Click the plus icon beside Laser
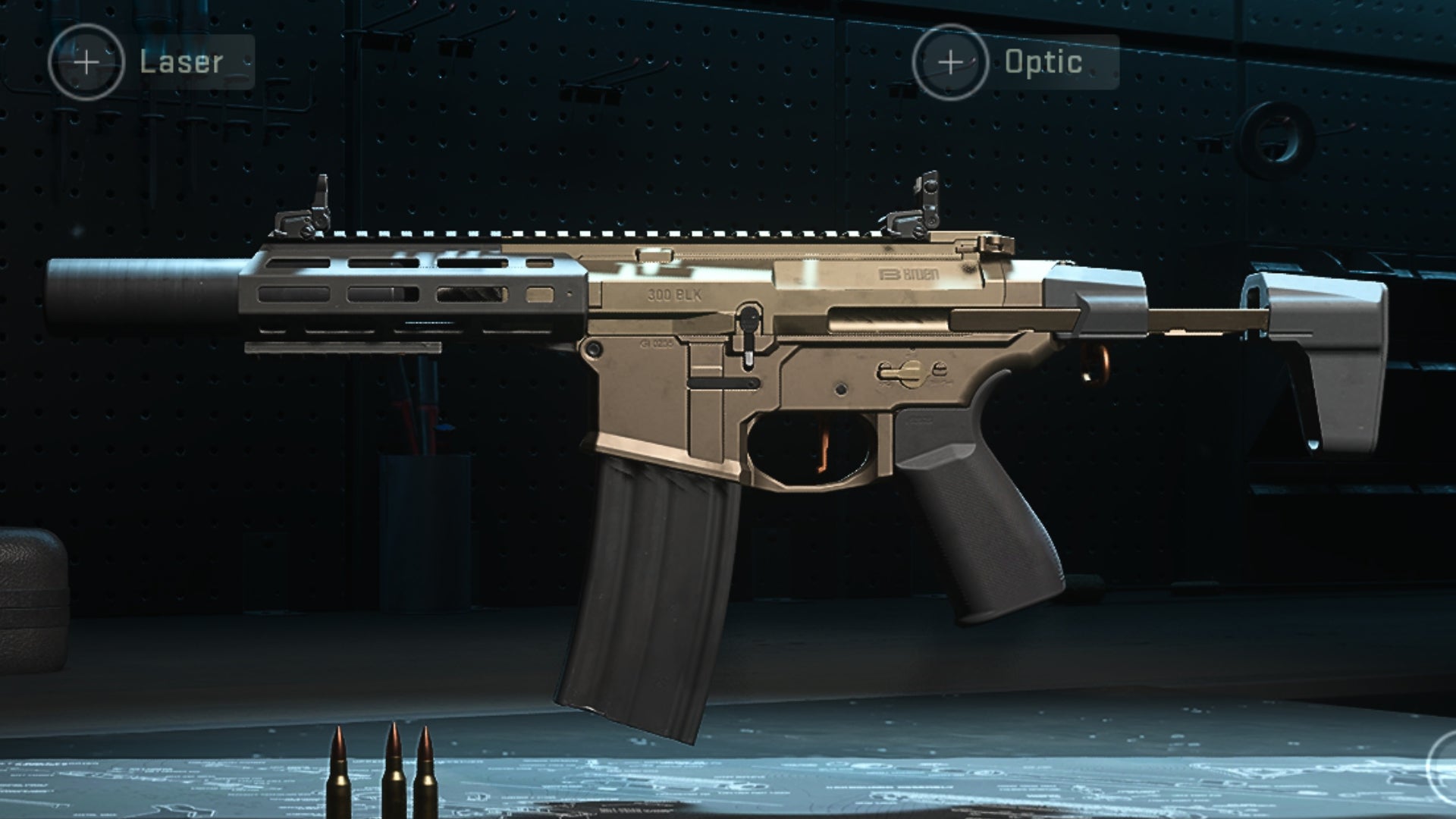This screenshot has height=819, width=1456. tap(86, 62)
